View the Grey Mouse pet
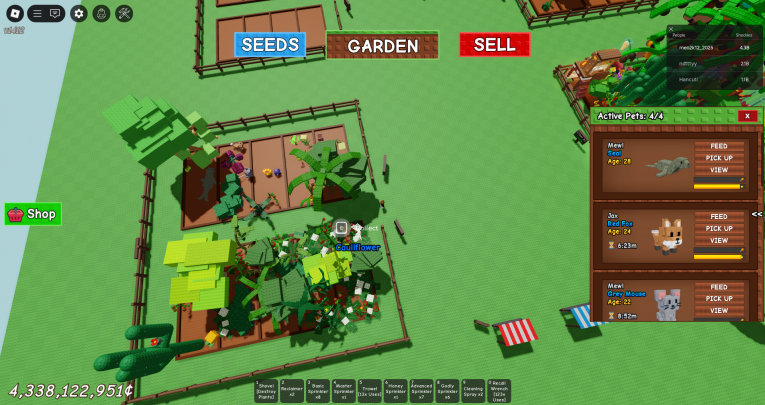This screenshot has width=765, height=405. click(x=718, y=310)
